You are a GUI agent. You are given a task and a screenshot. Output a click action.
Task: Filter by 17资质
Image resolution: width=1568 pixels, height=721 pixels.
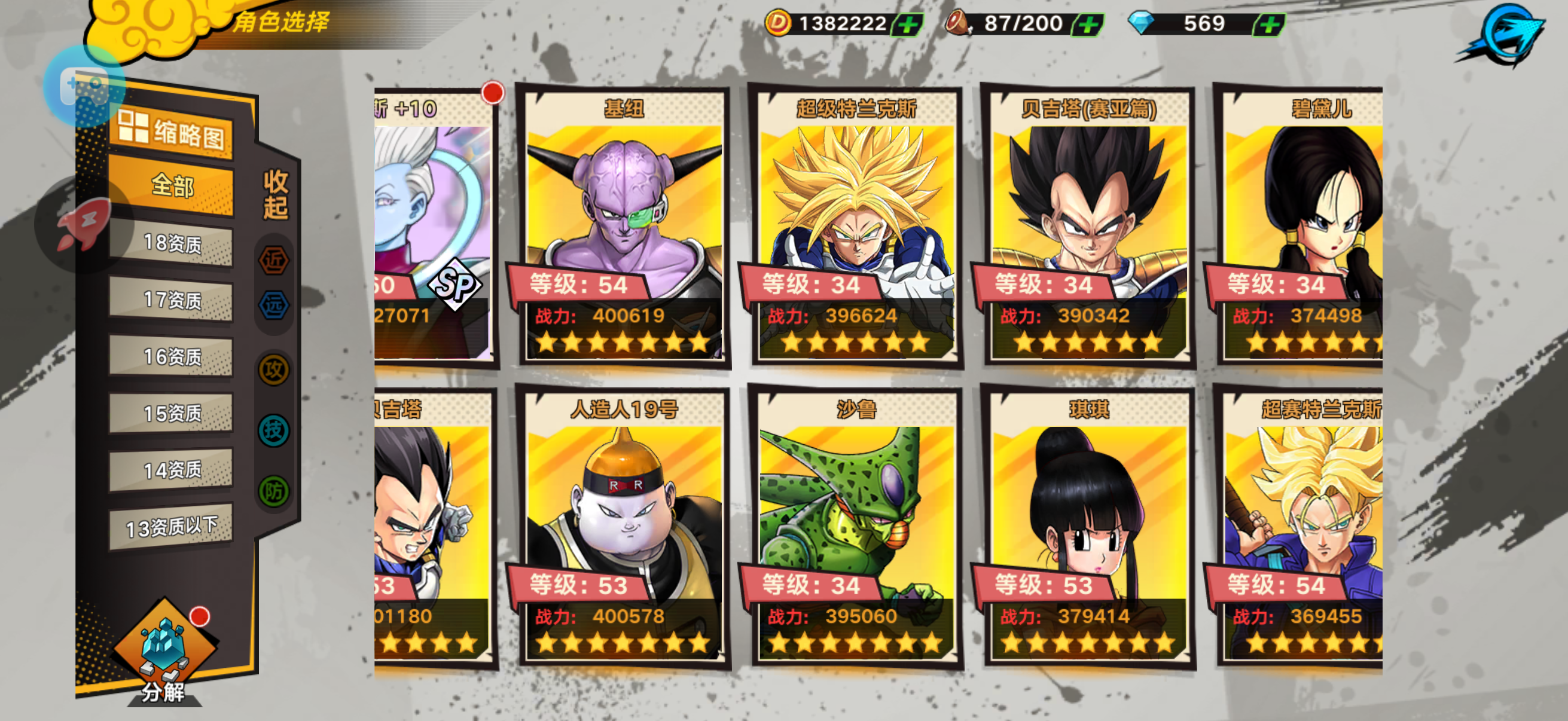coord(171,300)
